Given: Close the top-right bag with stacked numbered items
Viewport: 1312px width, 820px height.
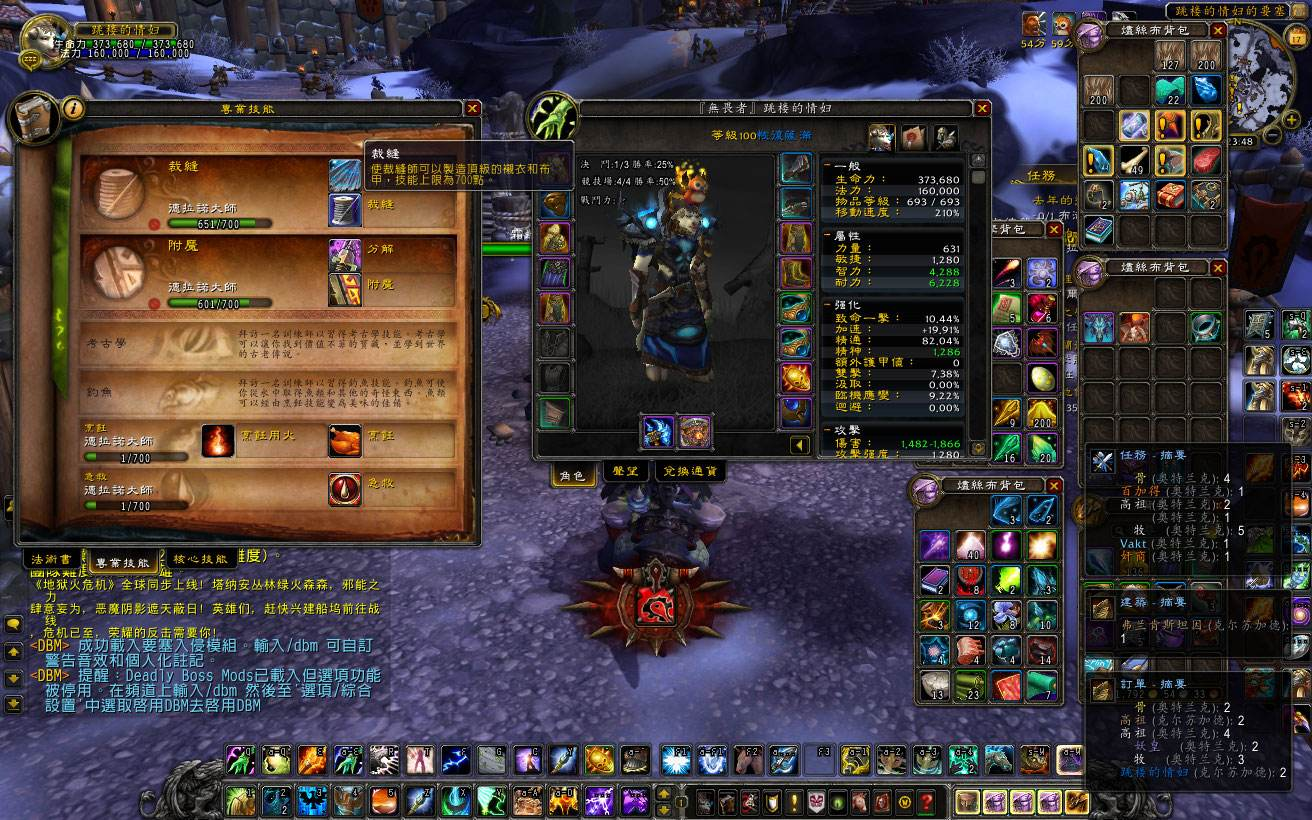Looking at the screenshot, I should [1217, 31].
